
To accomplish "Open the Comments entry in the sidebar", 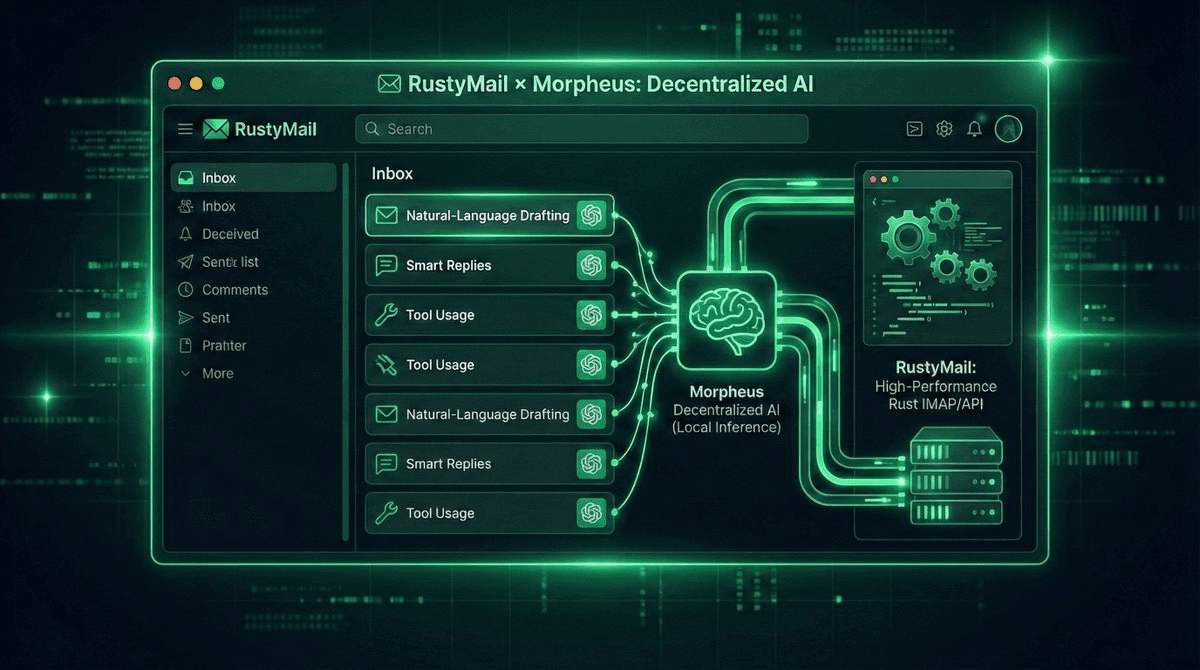I will (x=235, y=290).
